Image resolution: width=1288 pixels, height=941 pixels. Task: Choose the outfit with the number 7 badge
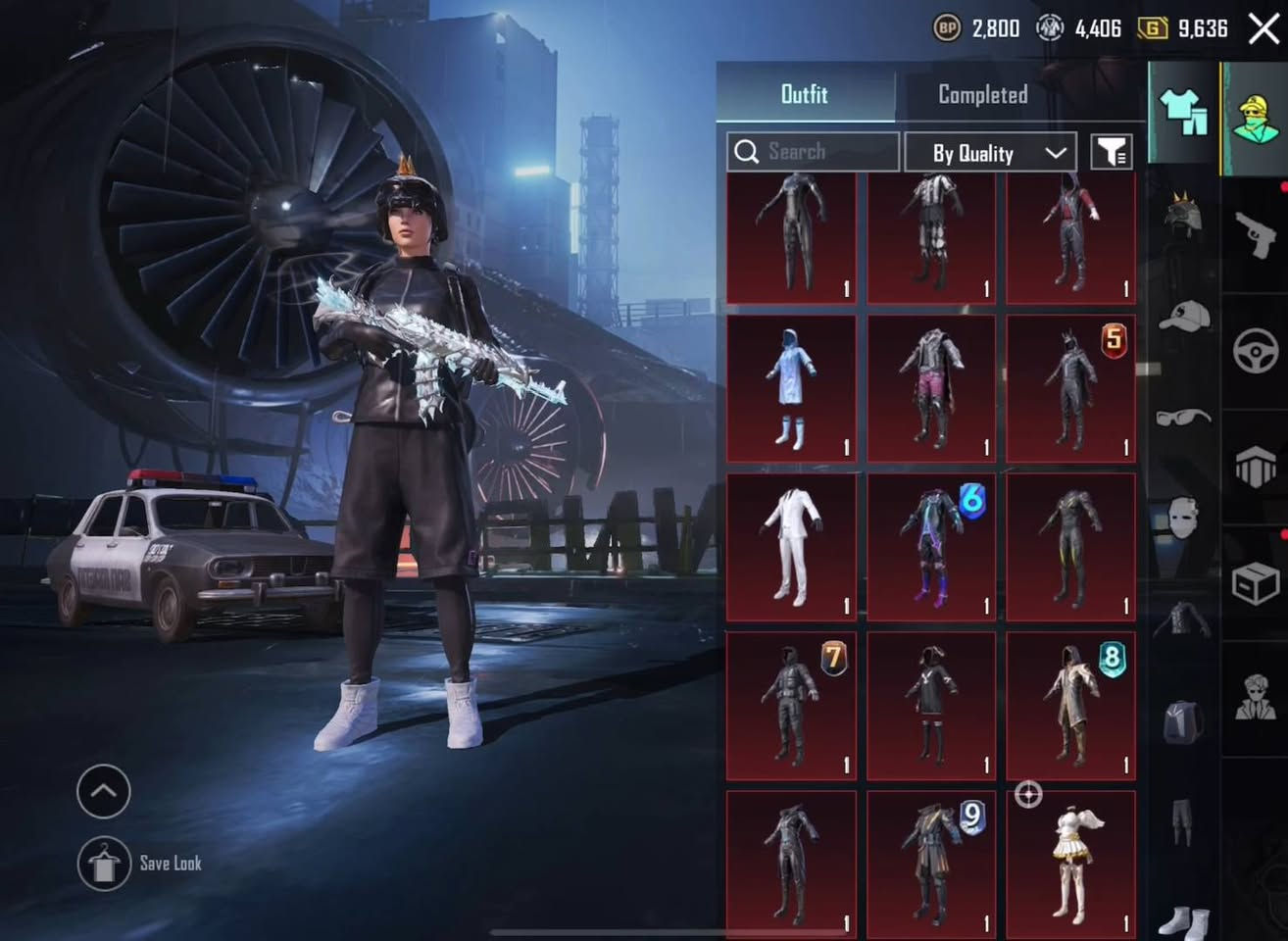tap(791, 706)
